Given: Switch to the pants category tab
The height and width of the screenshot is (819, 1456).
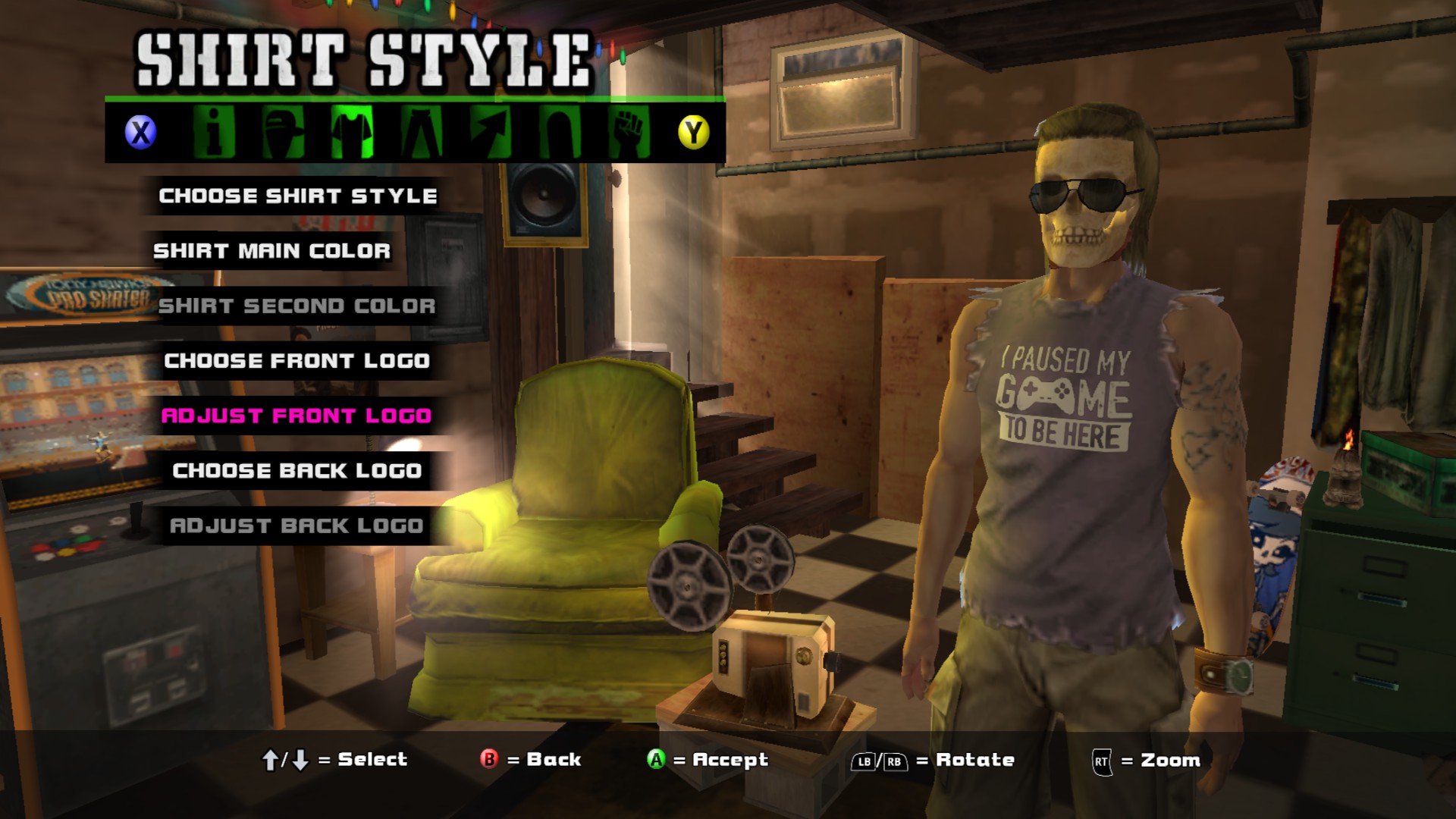Looking at the screenshot, I should click(x=422, y=133).
